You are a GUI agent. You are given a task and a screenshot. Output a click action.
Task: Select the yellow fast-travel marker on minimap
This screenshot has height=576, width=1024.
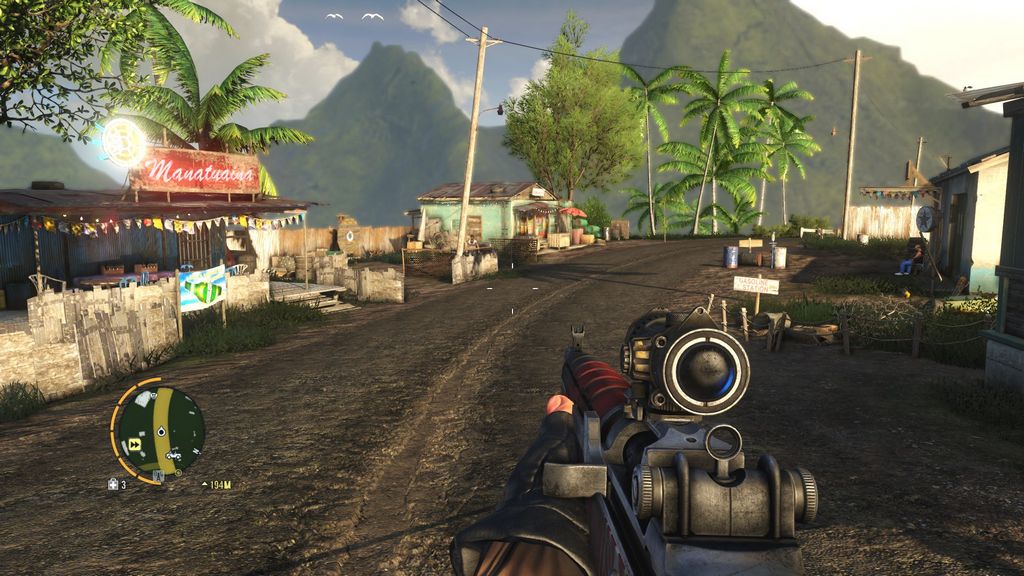click(134, 445)
